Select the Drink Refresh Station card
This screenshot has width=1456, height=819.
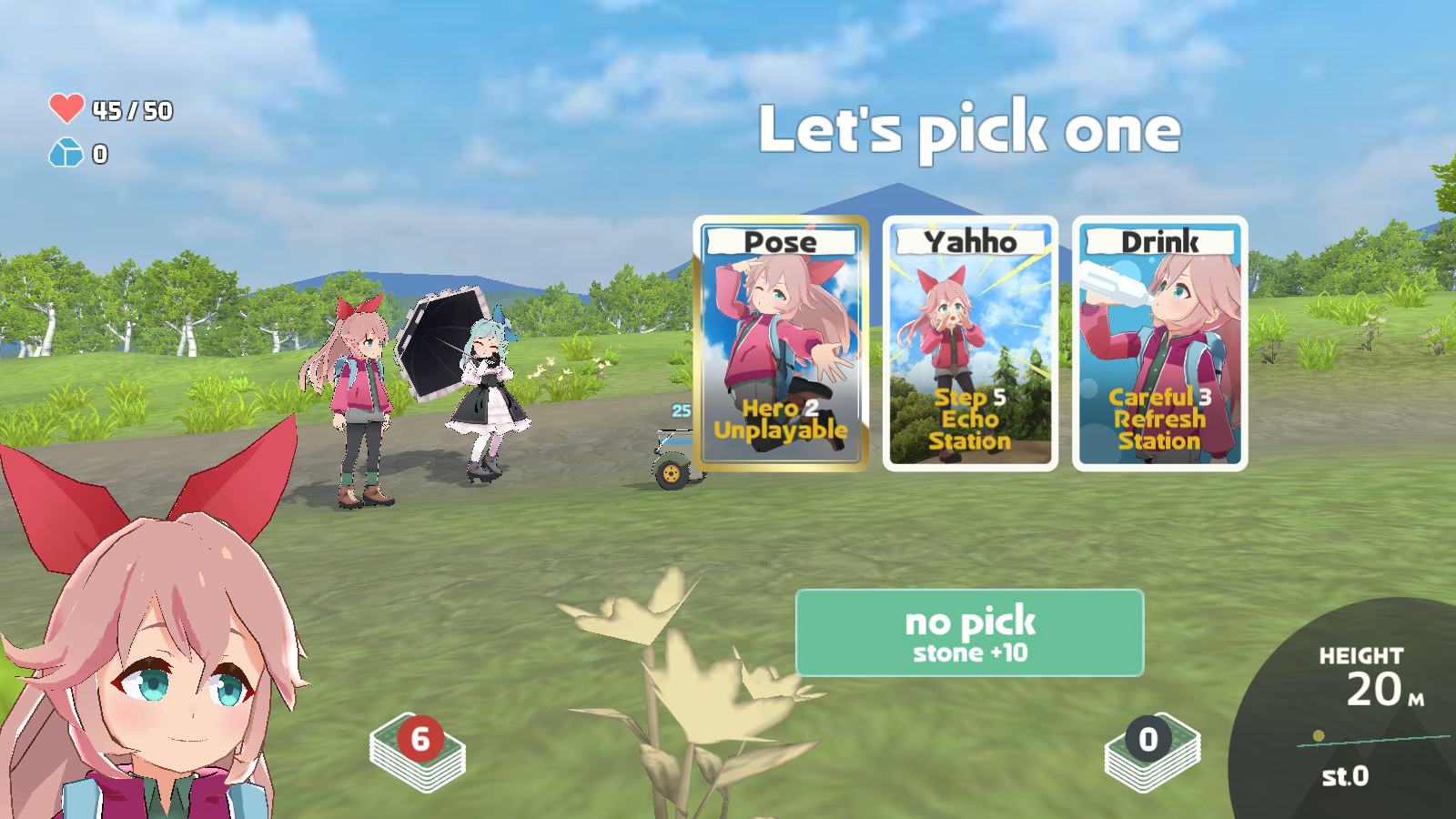[1159, 344]
